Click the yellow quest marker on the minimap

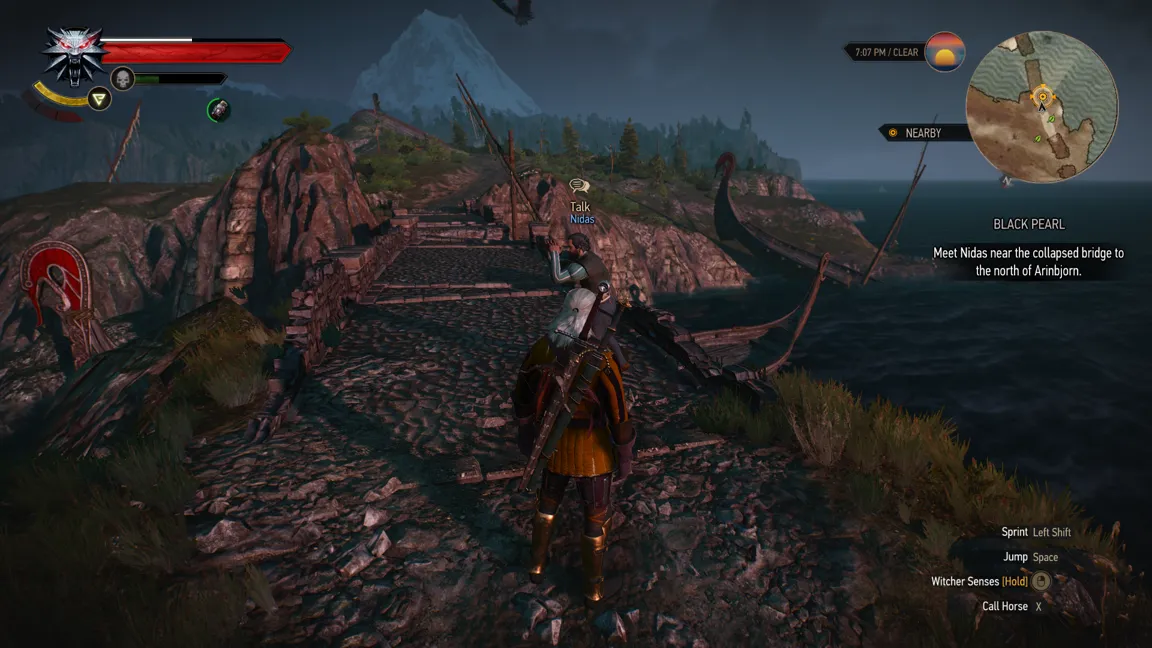pos(1041,95)
